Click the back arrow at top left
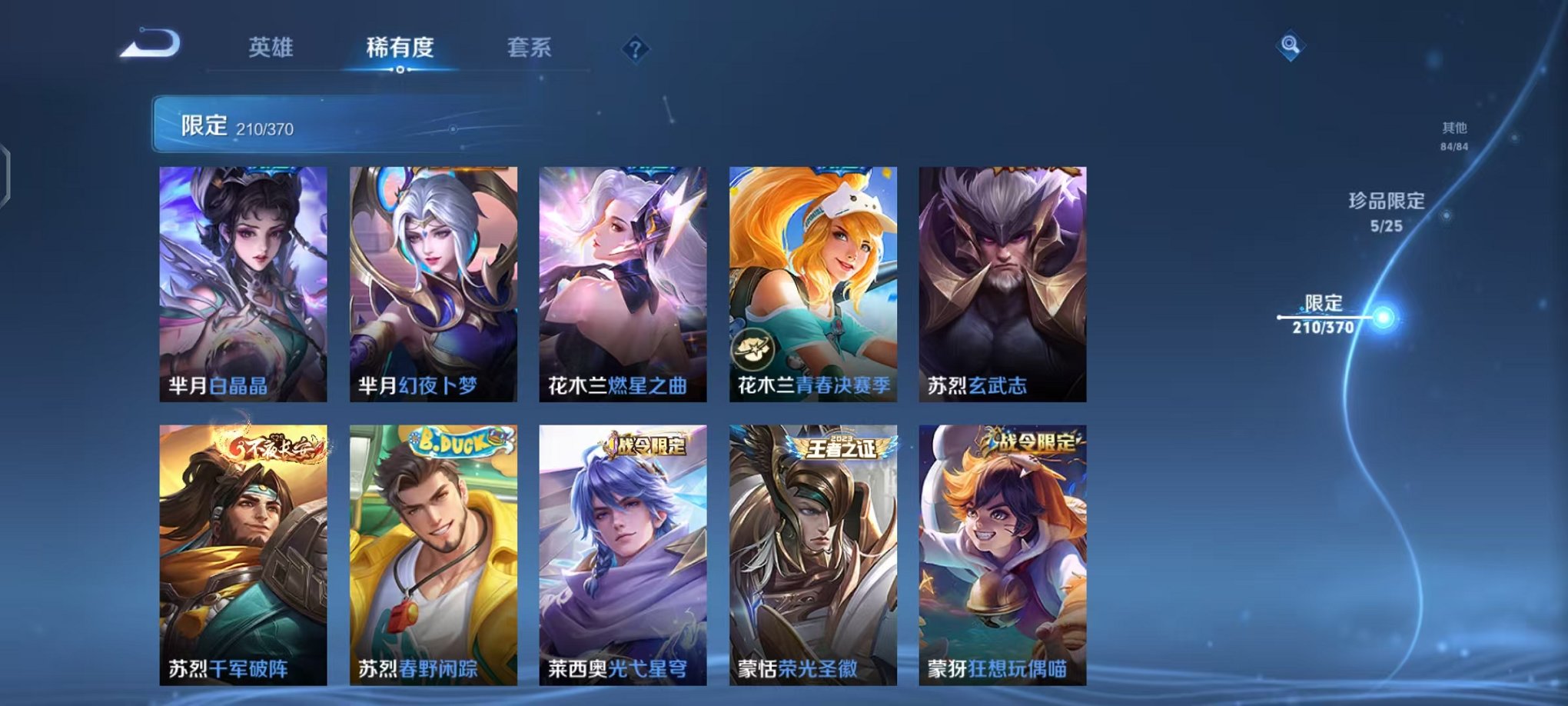 coord(148,48)
